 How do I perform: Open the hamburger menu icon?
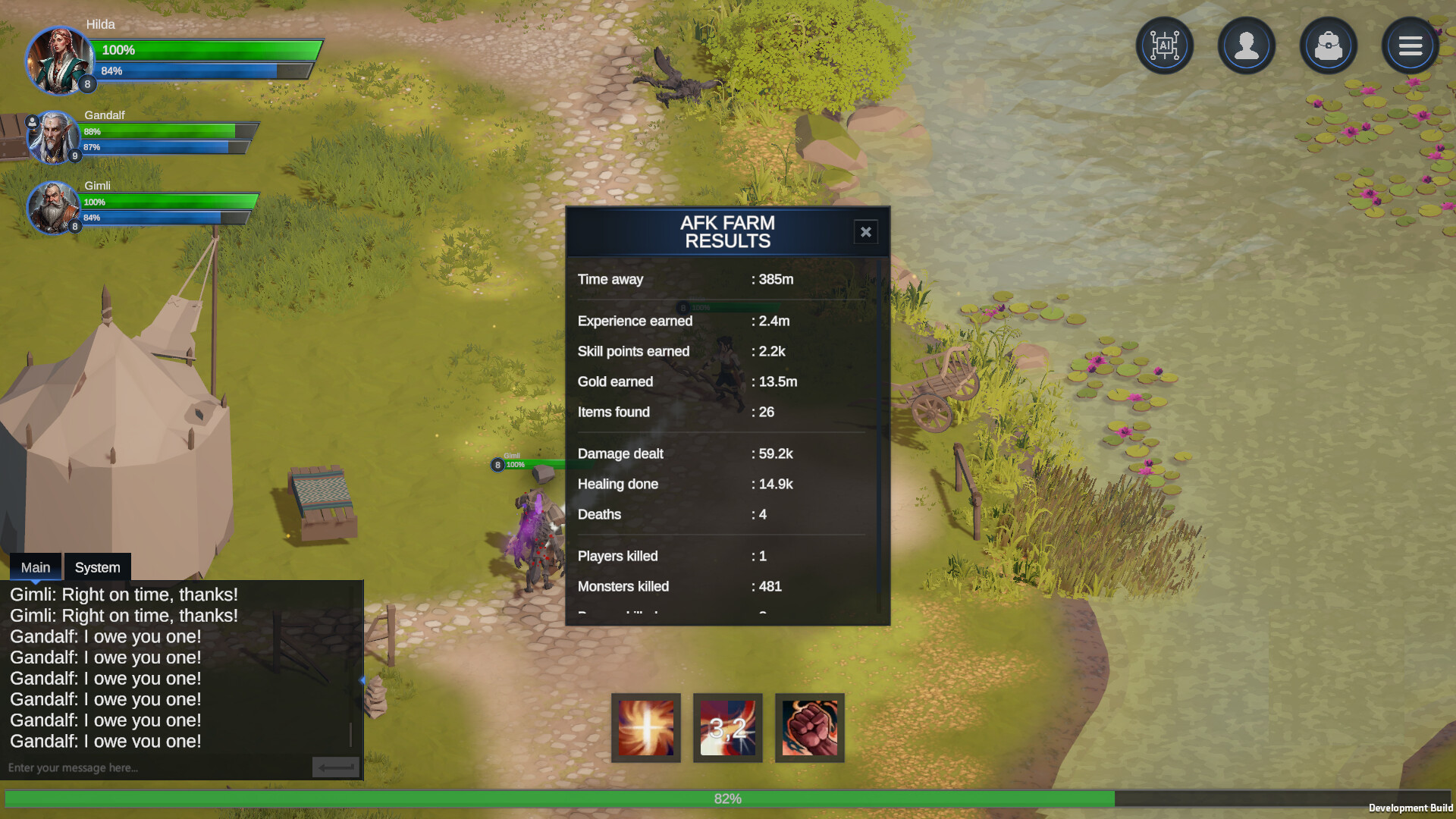click(x=1410, y=45)
